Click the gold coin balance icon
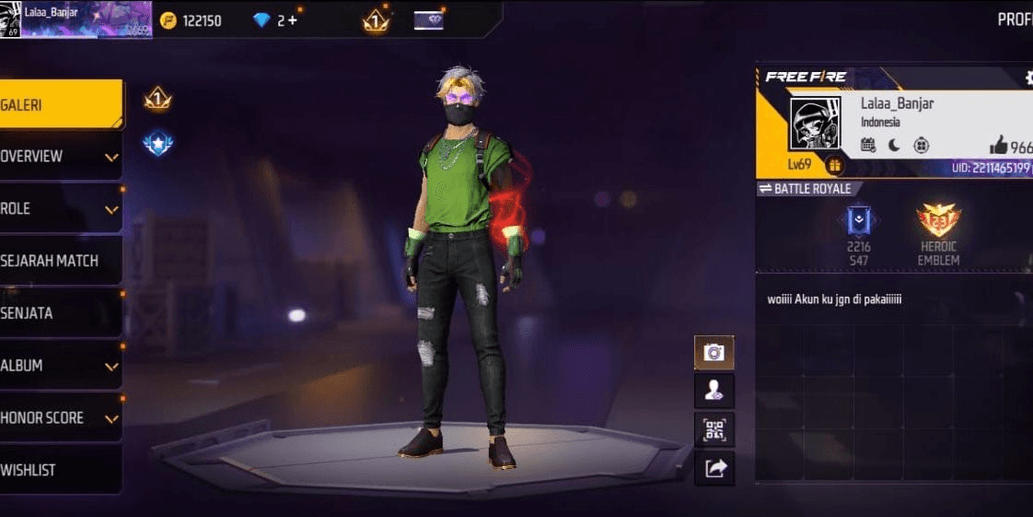This screenshot has width=1033, height=517. click(x=168, y=20)
